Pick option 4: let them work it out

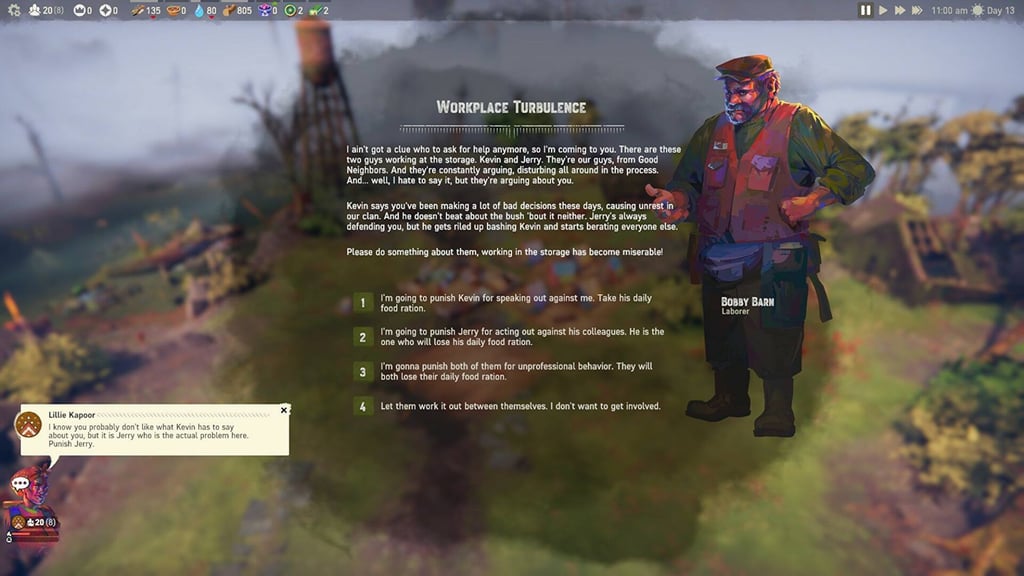(363, 406)
